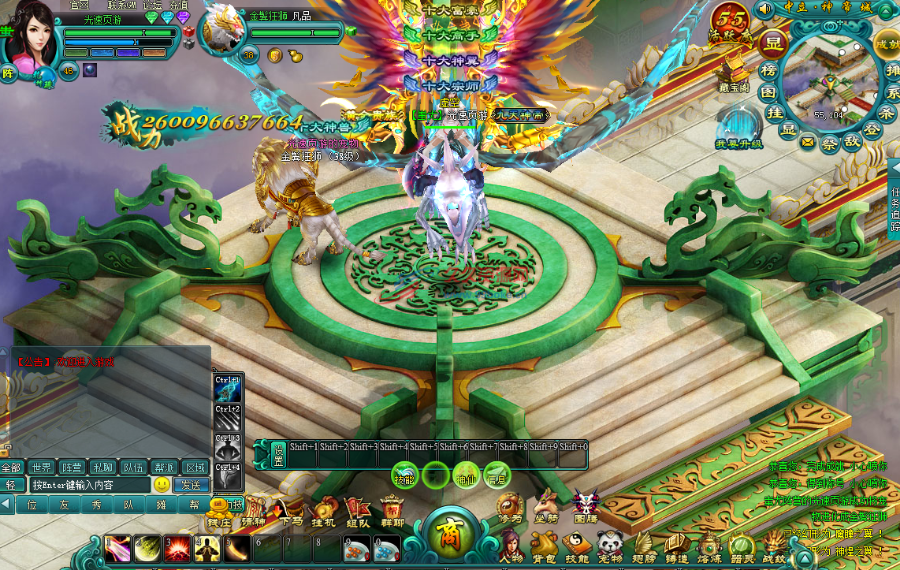This screenshot has height=570, width=900.
Task: Focus the chat input field
Action: pos(88,485)
